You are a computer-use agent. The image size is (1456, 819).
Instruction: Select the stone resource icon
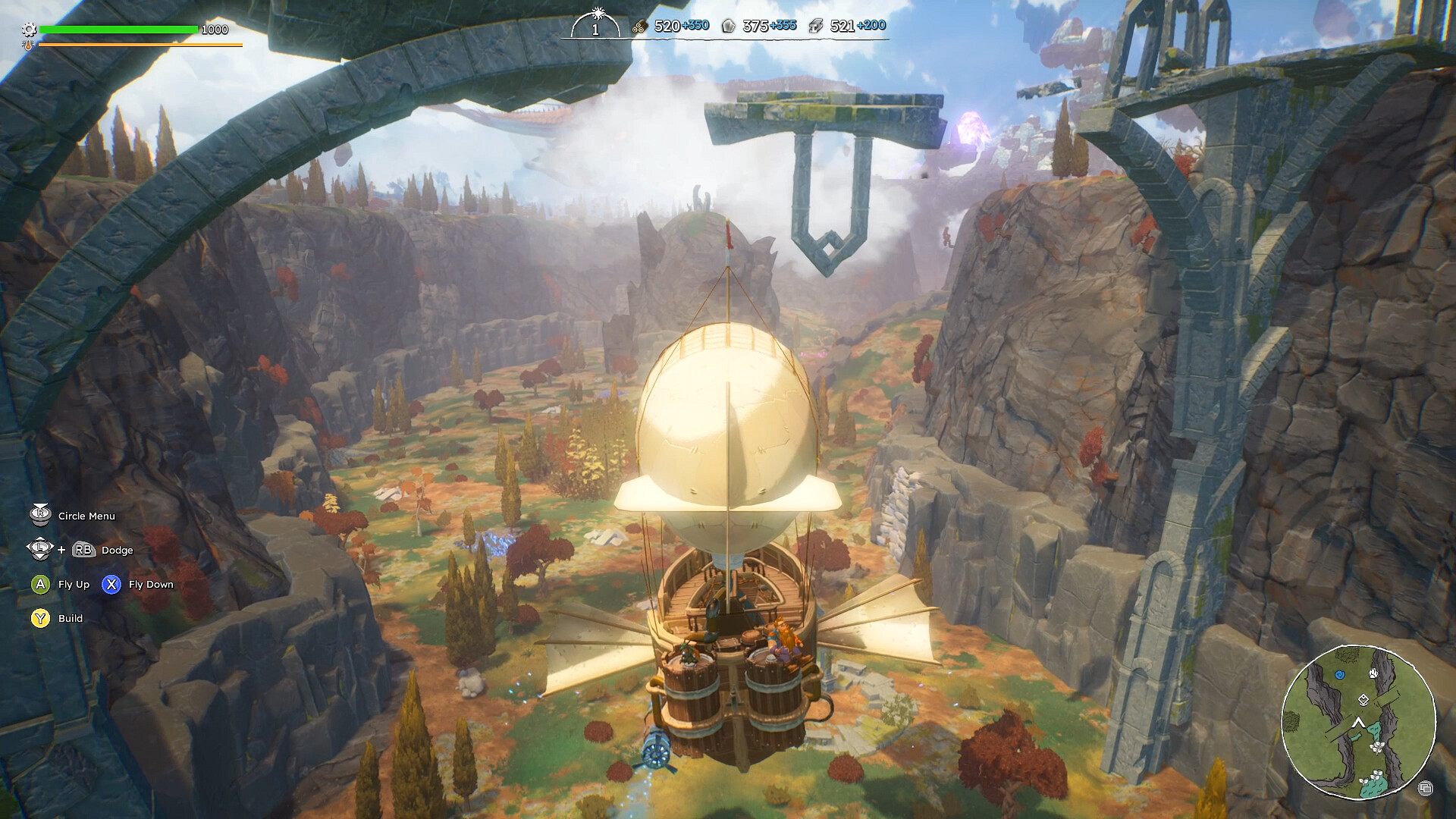coord(728,27)
